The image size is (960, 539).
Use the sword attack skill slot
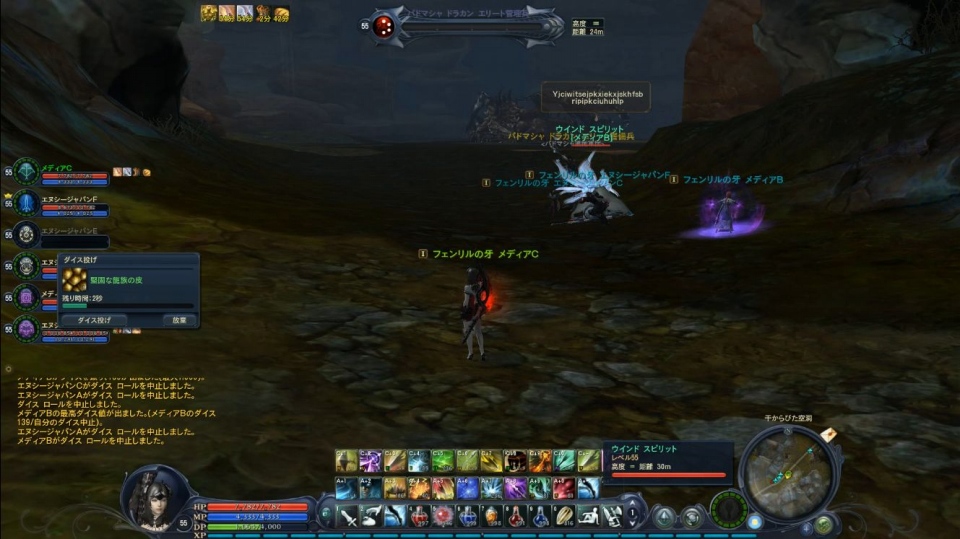[347, 515]
